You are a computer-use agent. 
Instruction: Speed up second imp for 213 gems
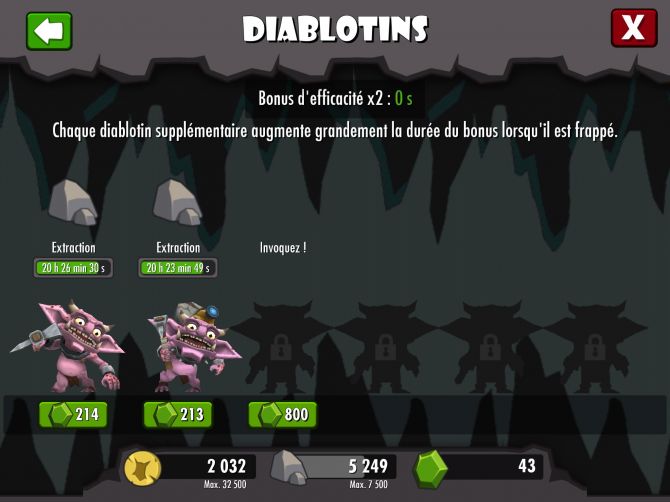point(178,414)
